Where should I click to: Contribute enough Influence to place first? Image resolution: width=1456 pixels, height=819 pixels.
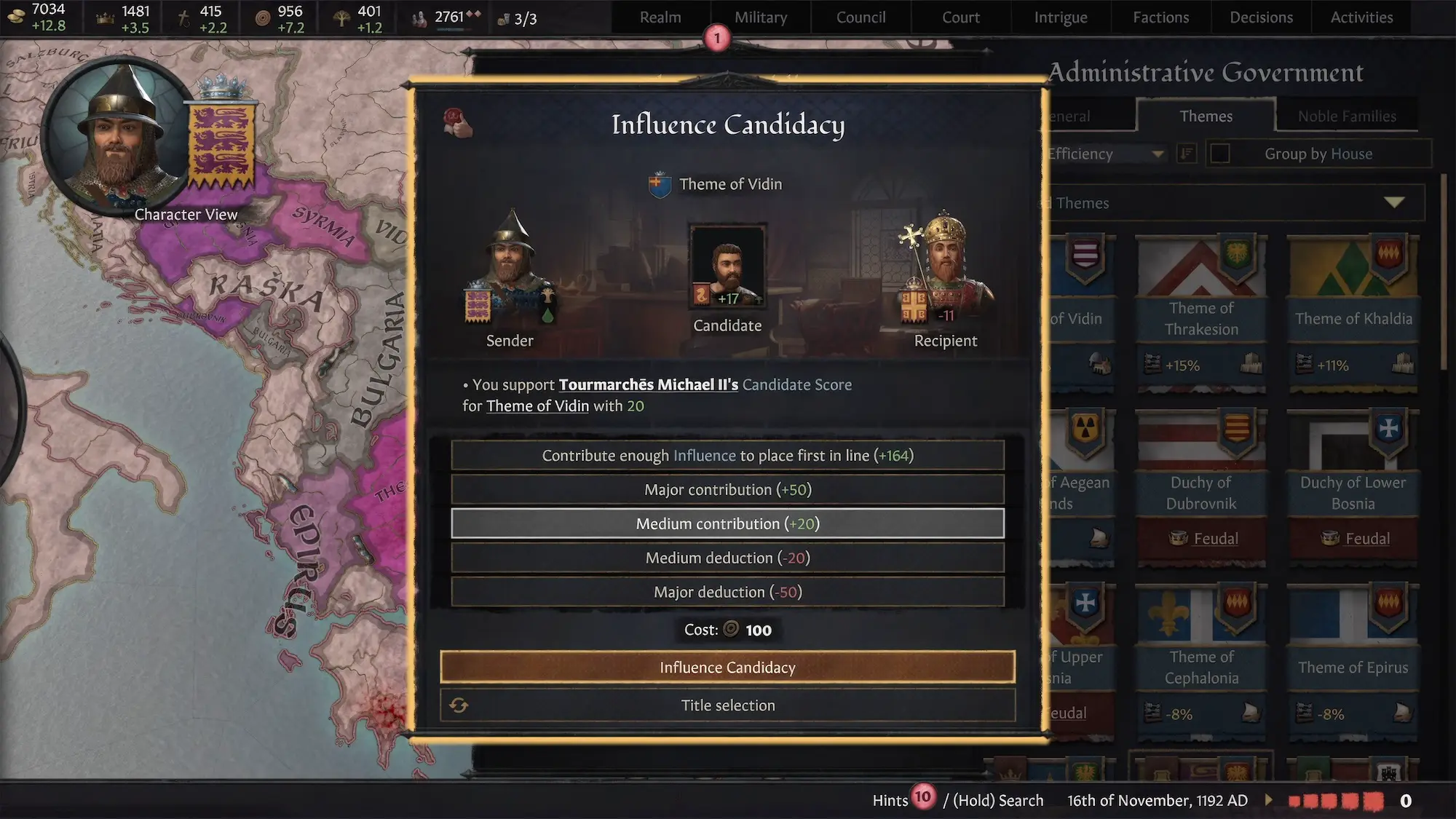click(727, 456)
